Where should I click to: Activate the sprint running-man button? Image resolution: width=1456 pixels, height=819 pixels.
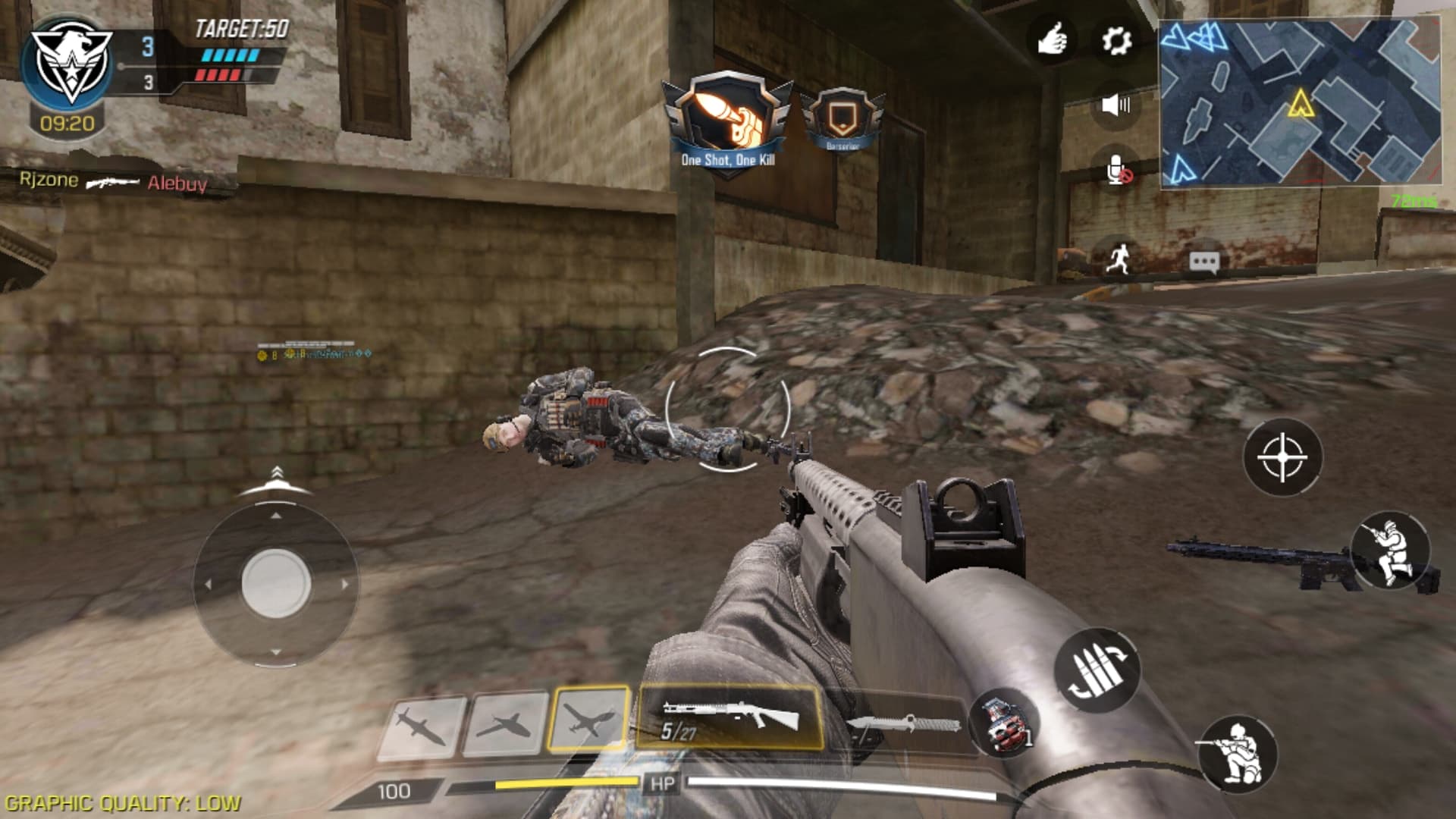[x=1118, y=259]
